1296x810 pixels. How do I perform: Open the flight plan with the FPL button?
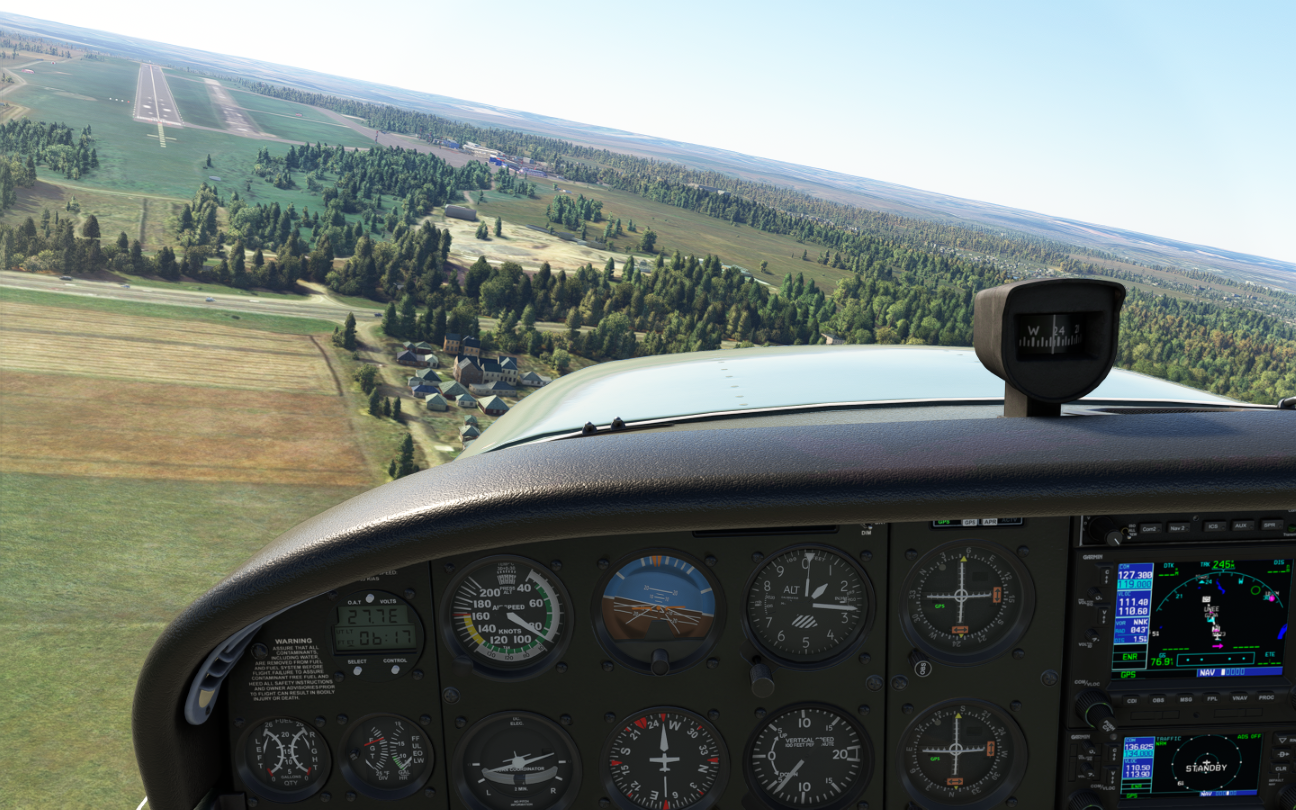click(1213, 698)
